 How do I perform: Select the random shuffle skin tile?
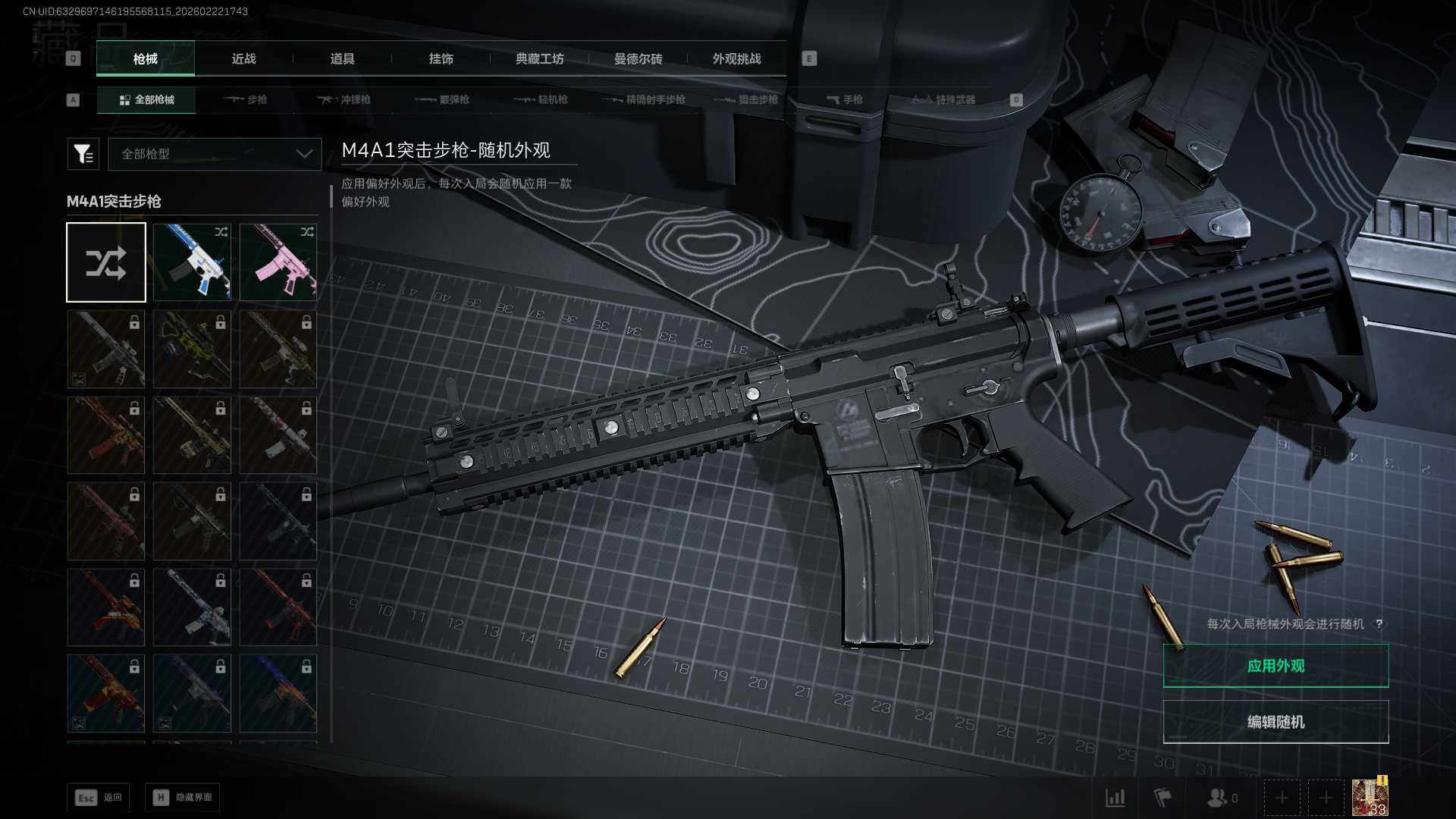pyautogui.click(x=106, y=262)
